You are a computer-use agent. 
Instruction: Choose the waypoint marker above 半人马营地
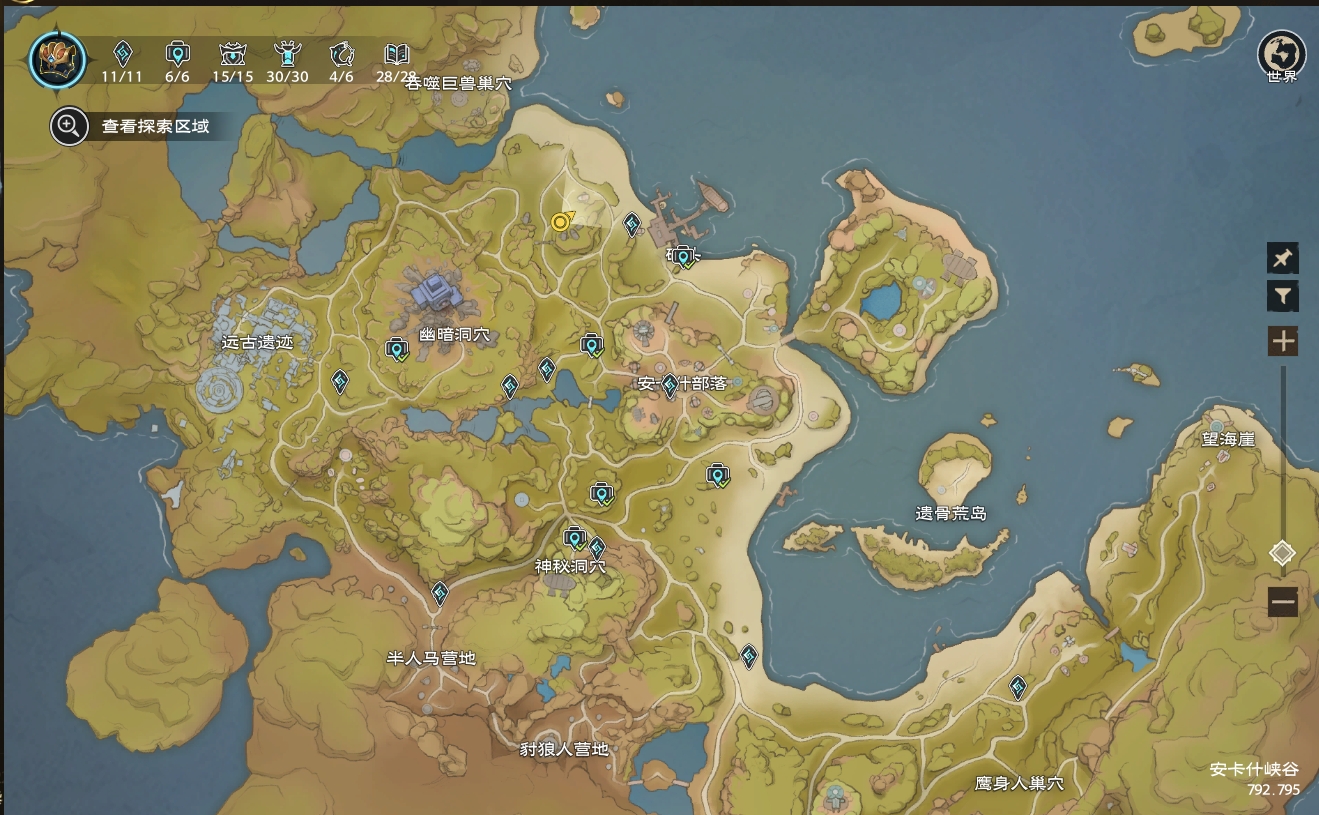[x=440, y=594]
